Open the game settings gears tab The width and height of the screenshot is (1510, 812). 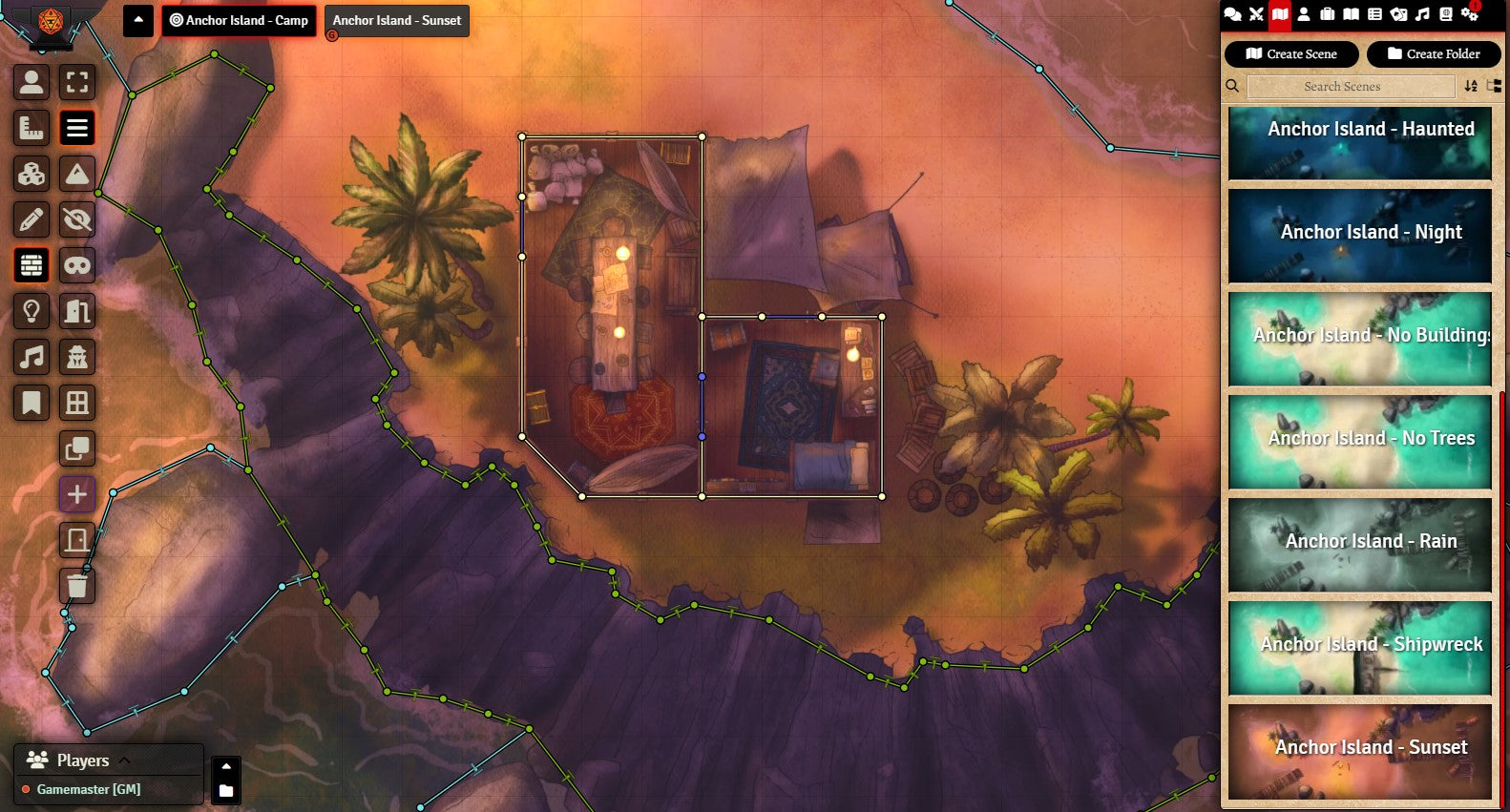pos(1470,14)
